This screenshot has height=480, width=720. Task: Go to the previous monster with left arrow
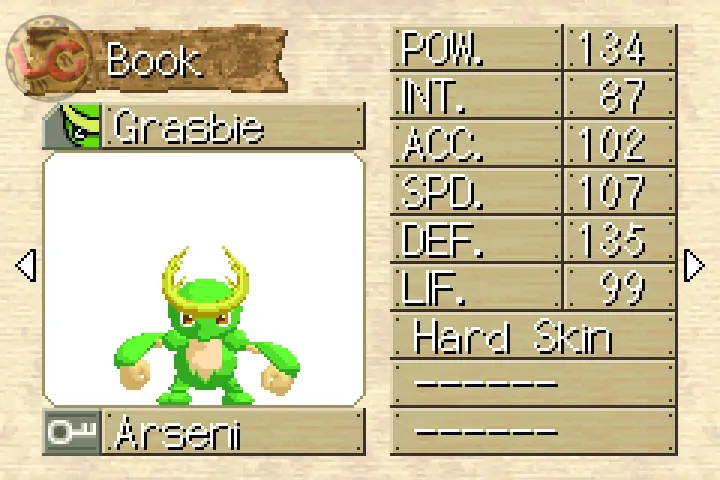26,266
